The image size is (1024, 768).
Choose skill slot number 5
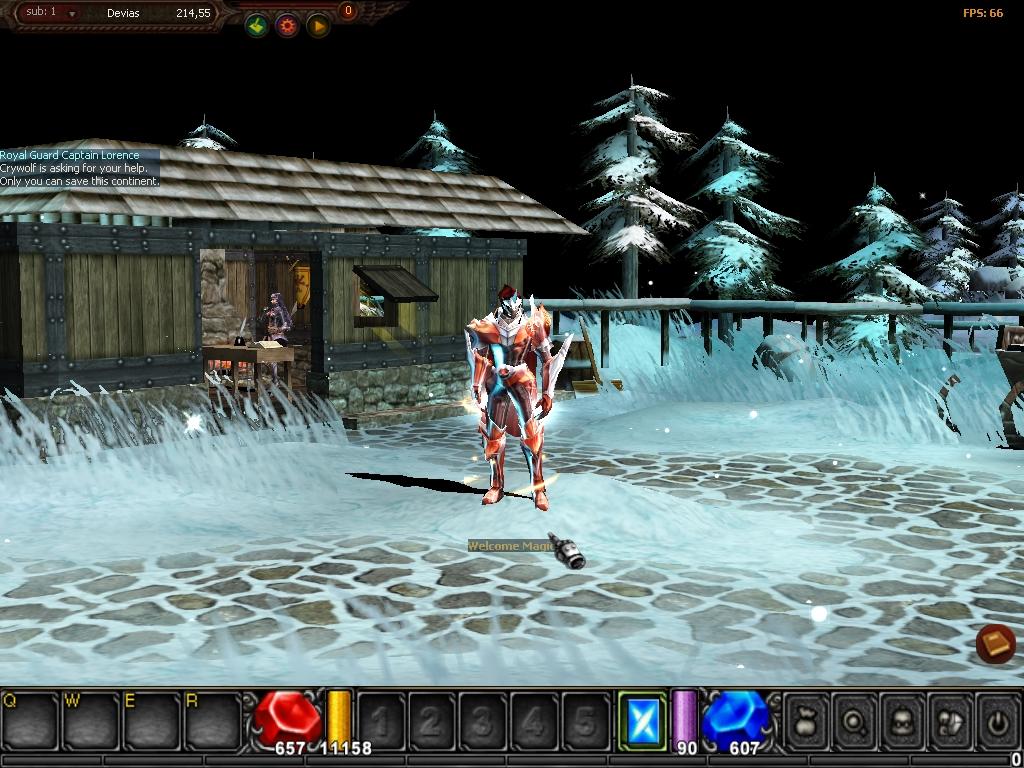pyautogui.click(x=584, y=720)
